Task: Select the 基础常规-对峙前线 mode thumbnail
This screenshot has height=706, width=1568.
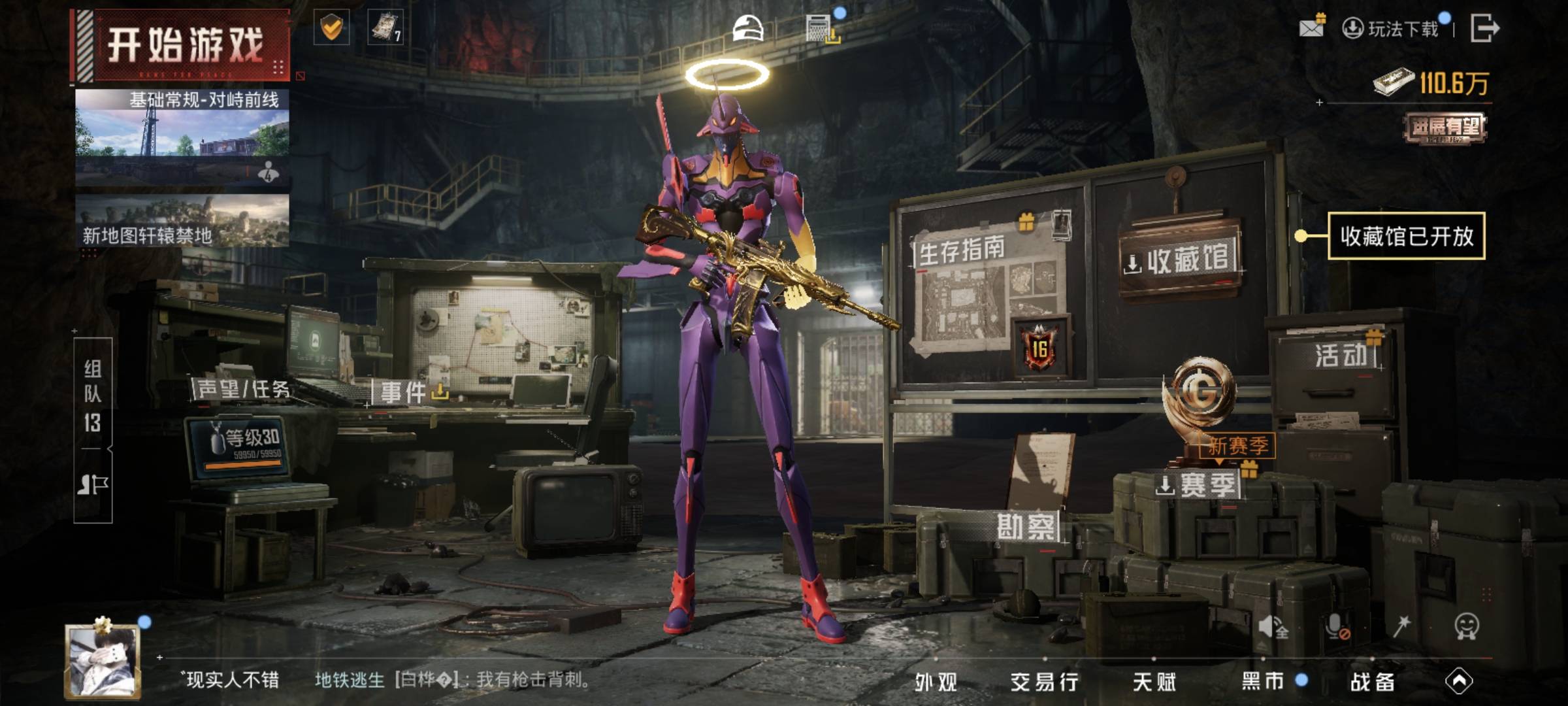Action: (x=182, y=137)
